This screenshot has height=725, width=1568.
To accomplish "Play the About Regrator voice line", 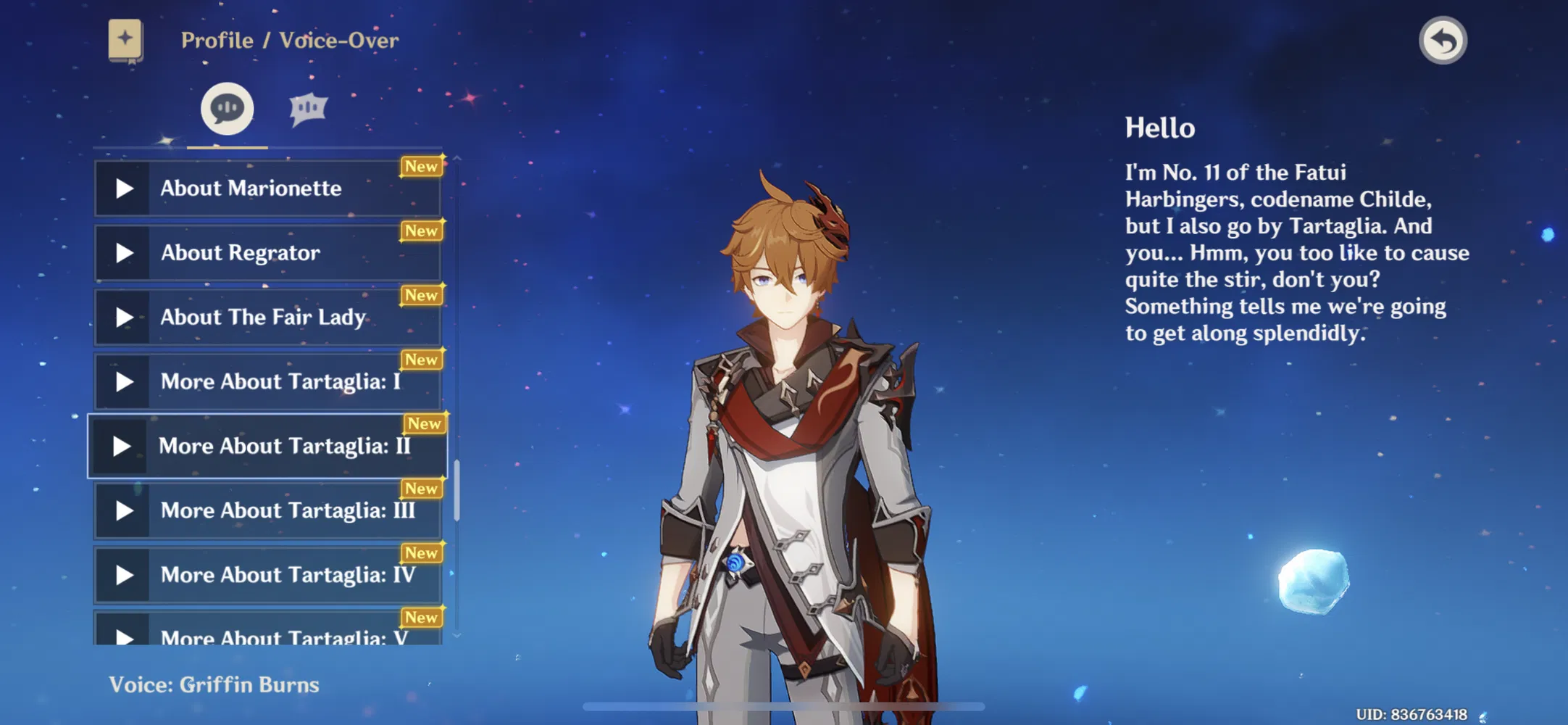I will [x=124, y=252].
